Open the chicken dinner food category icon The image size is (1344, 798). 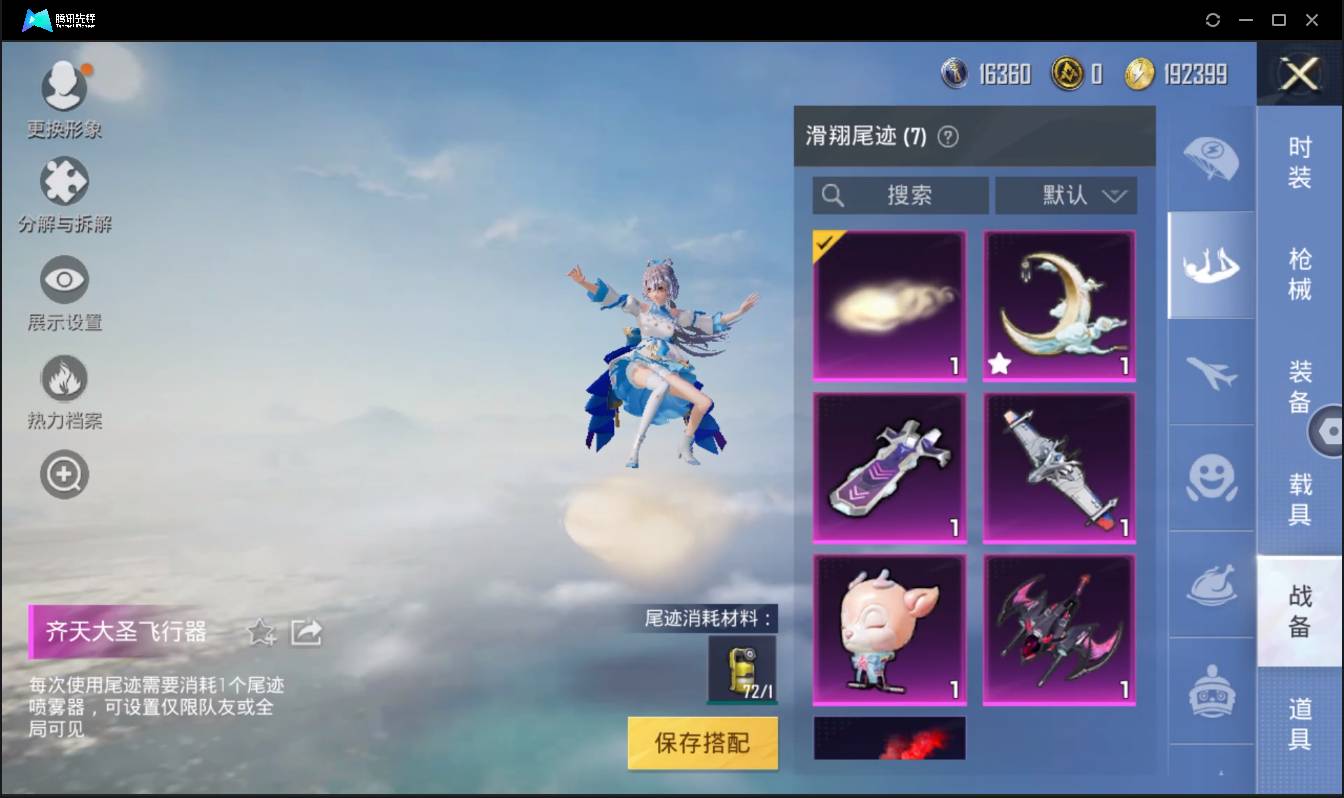(x=1211, y=585)
